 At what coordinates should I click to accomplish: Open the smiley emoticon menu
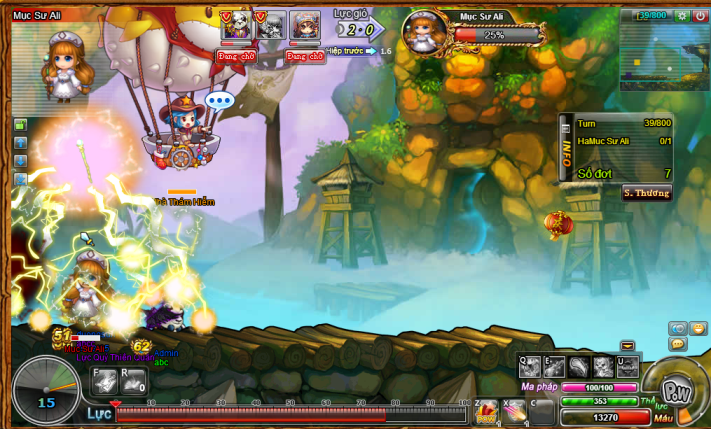tap(698, 329)
